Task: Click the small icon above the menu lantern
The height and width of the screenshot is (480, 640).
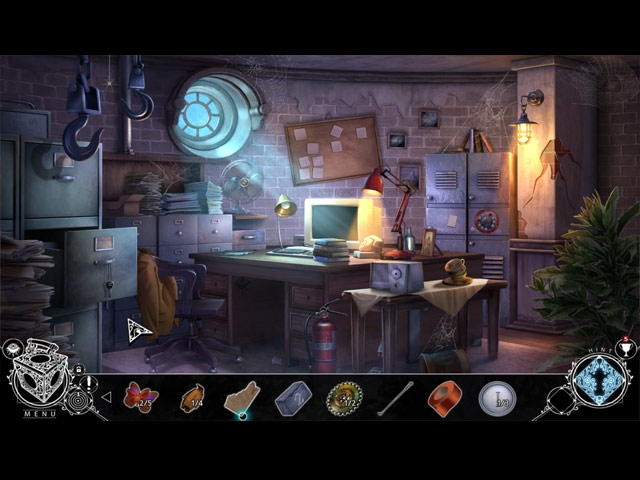Action: pos(14,349)
